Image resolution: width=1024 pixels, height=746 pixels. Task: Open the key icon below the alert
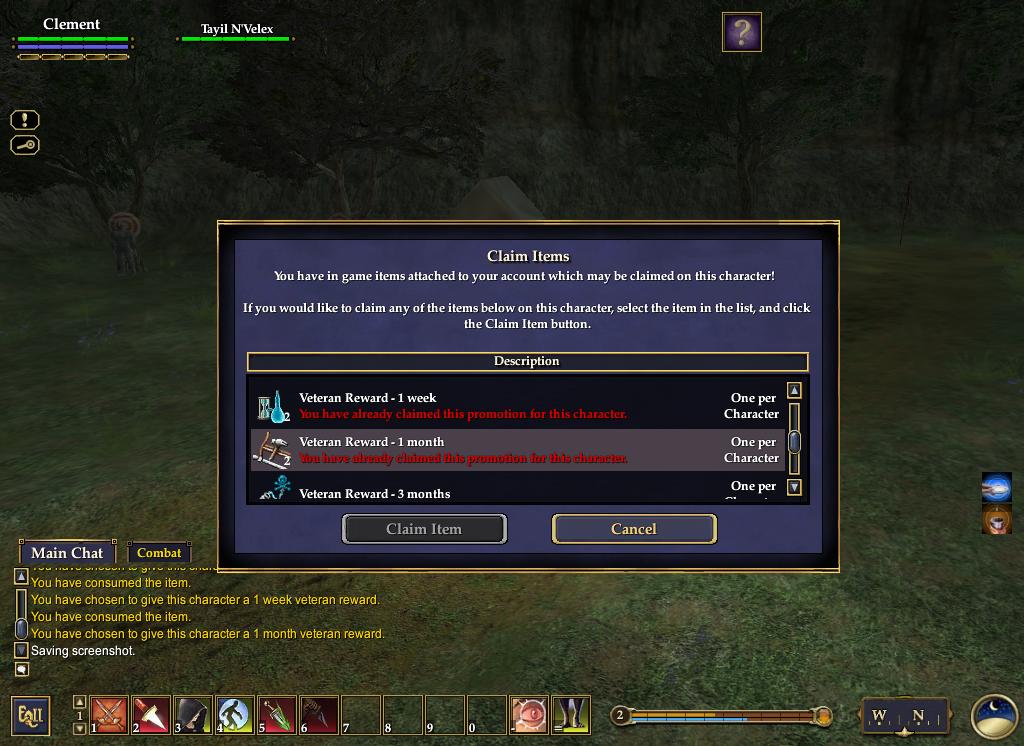25,145
